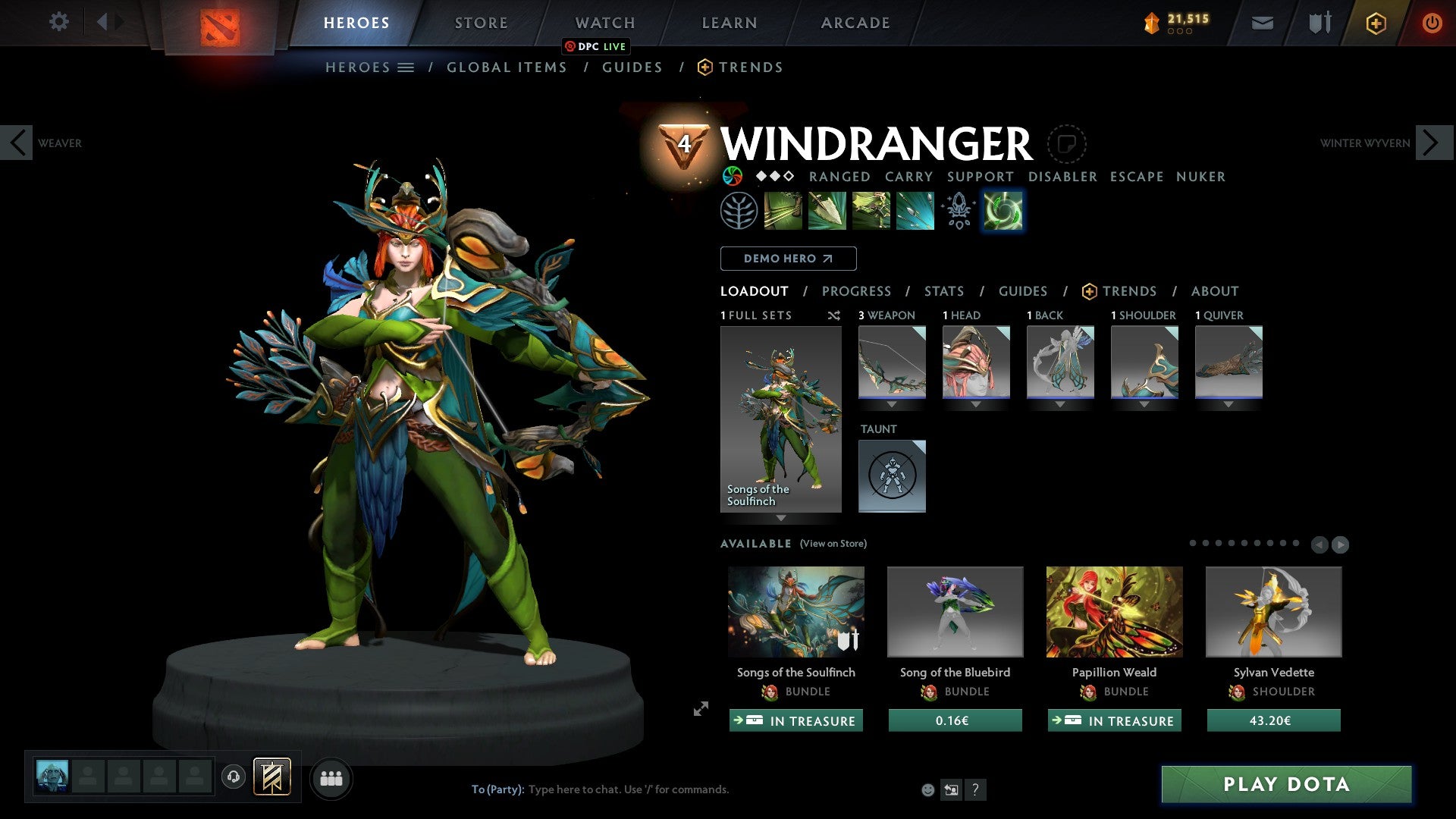Click the emoticon smiley icon near the chat box
The width and height of the screenshot is (1456, 819).
(927, 789)
